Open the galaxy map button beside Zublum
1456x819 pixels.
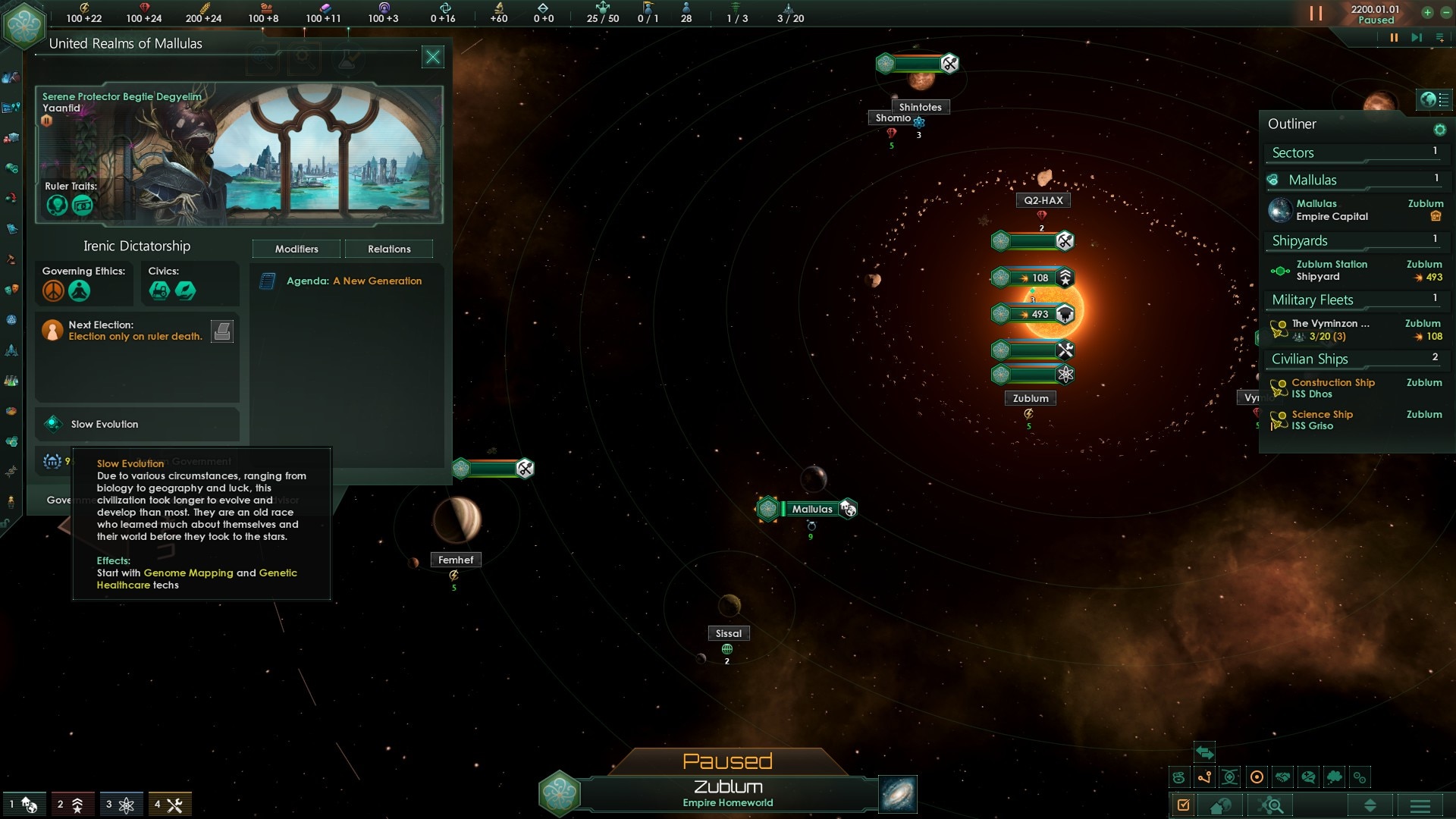[x=898, y=794]
